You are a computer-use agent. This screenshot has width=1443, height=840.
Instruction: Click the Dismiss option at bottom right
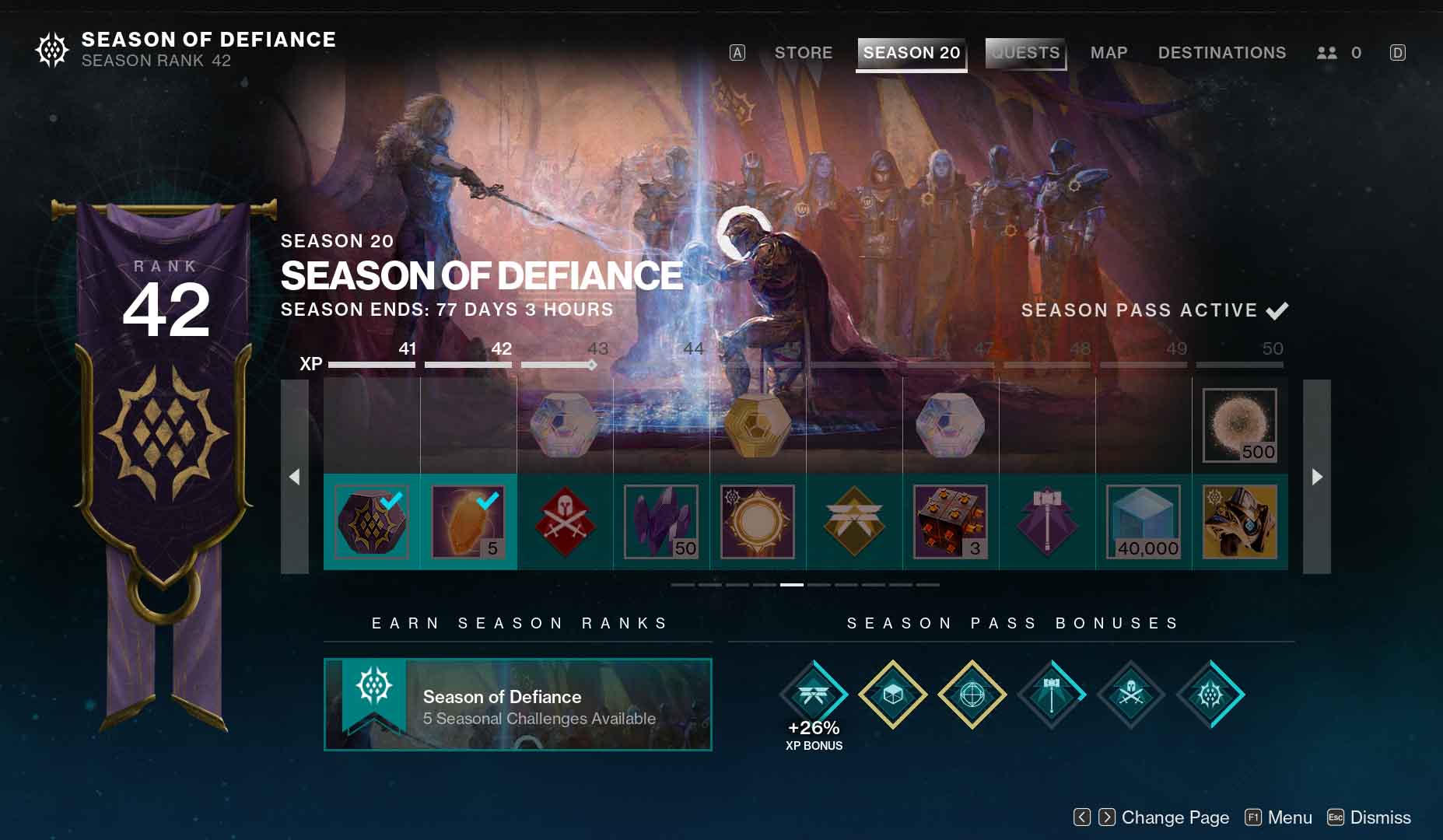coord(1381,817)
